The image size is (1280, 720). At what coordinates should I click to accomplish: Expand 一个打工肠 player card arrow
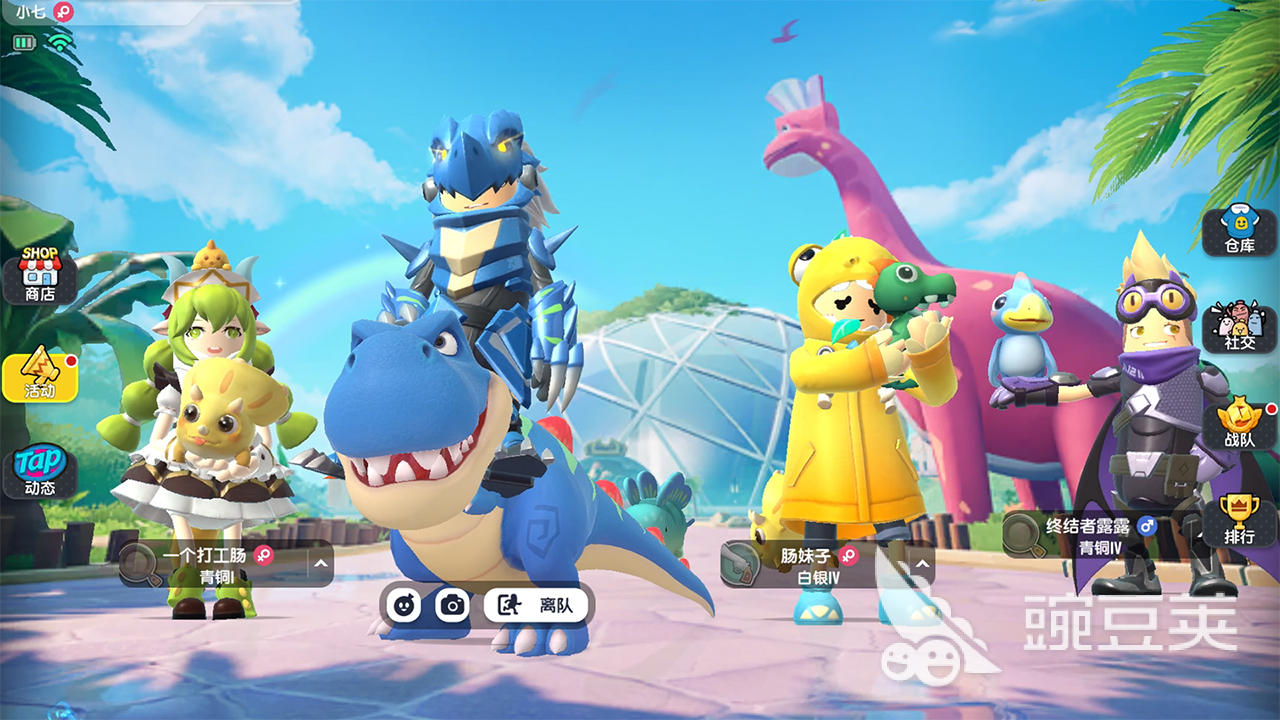(320, 564)
